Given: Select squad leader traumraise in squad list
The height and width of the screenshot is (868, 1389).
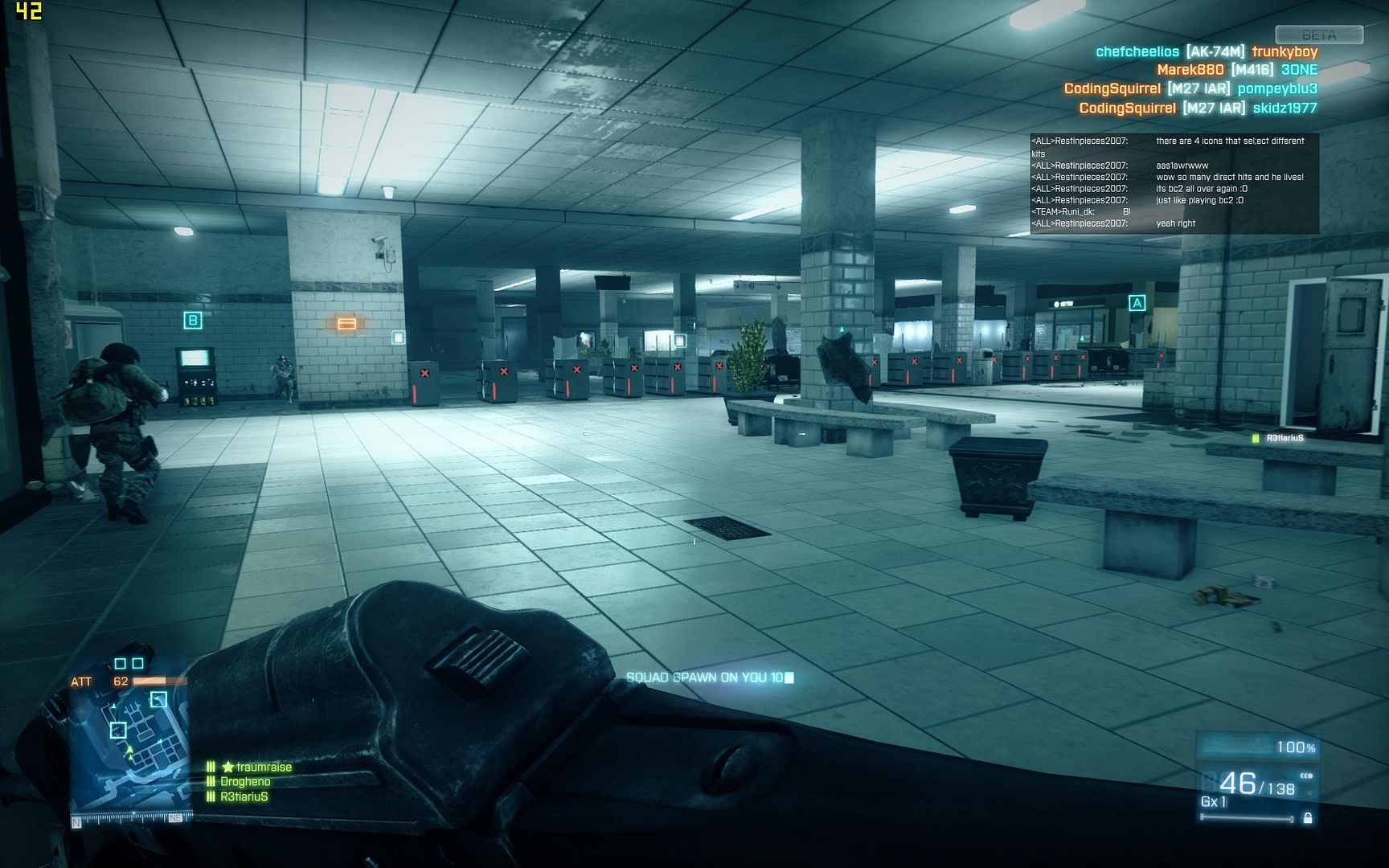Looking at the screenshot, I should pyautogui.click(x=257, y=767).
